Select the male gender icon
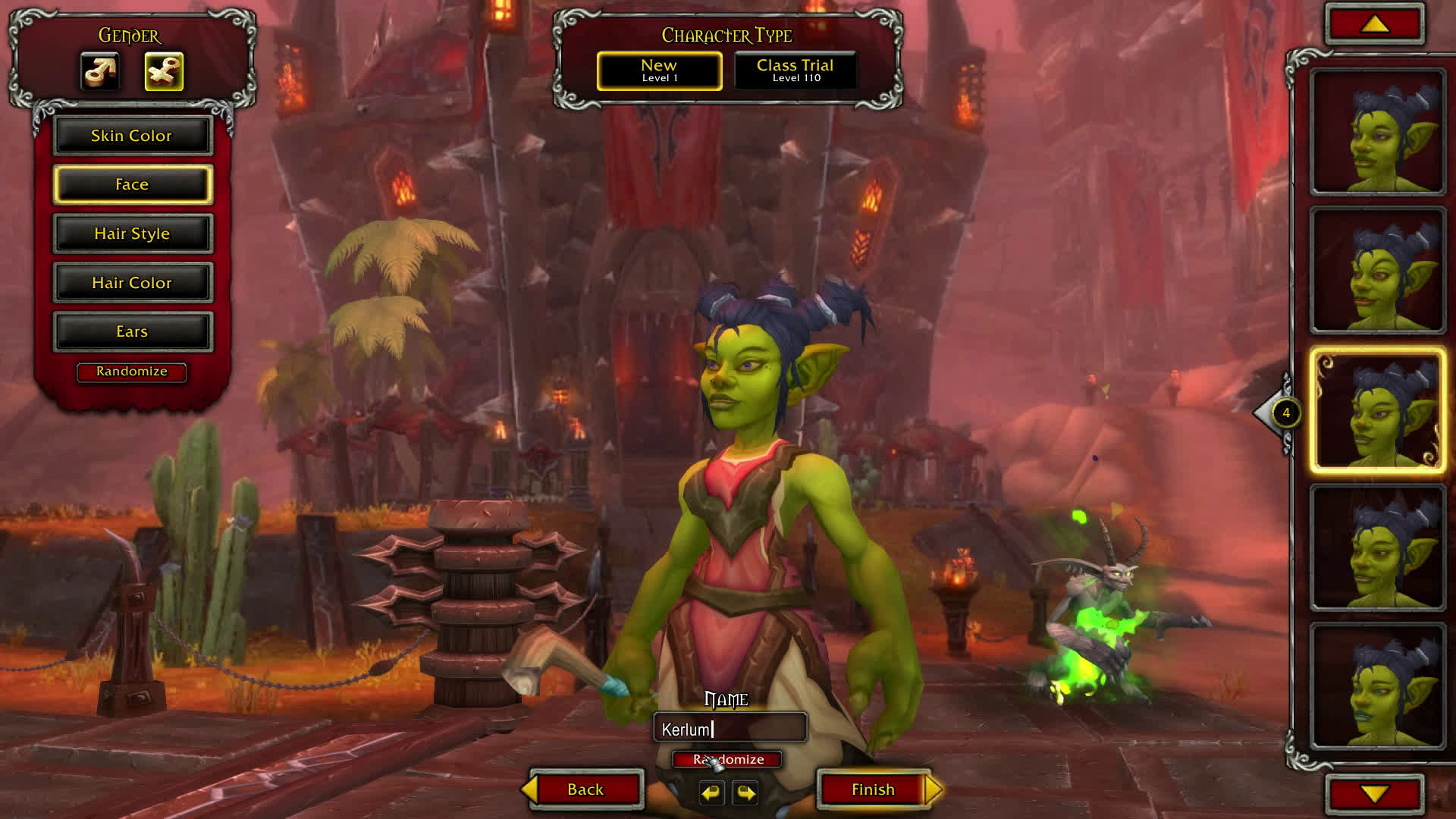The height and width of the screenshot is (819, 1456). 100,72
